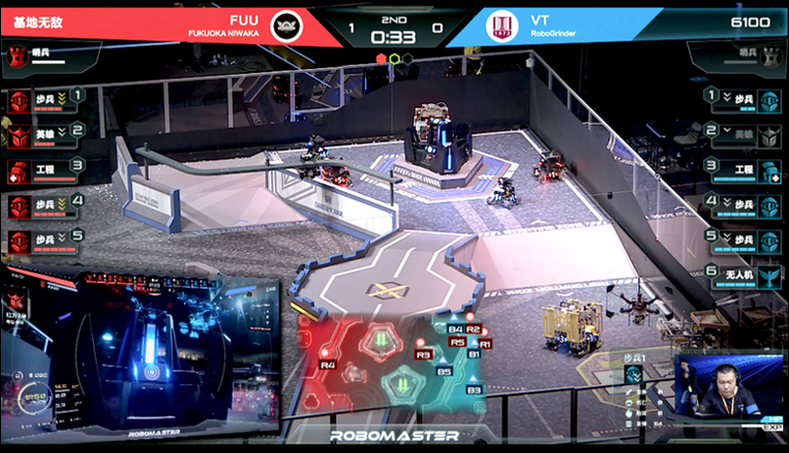
Task: Click the VT RoboGrinder team logo
Action: click(501, 26)
